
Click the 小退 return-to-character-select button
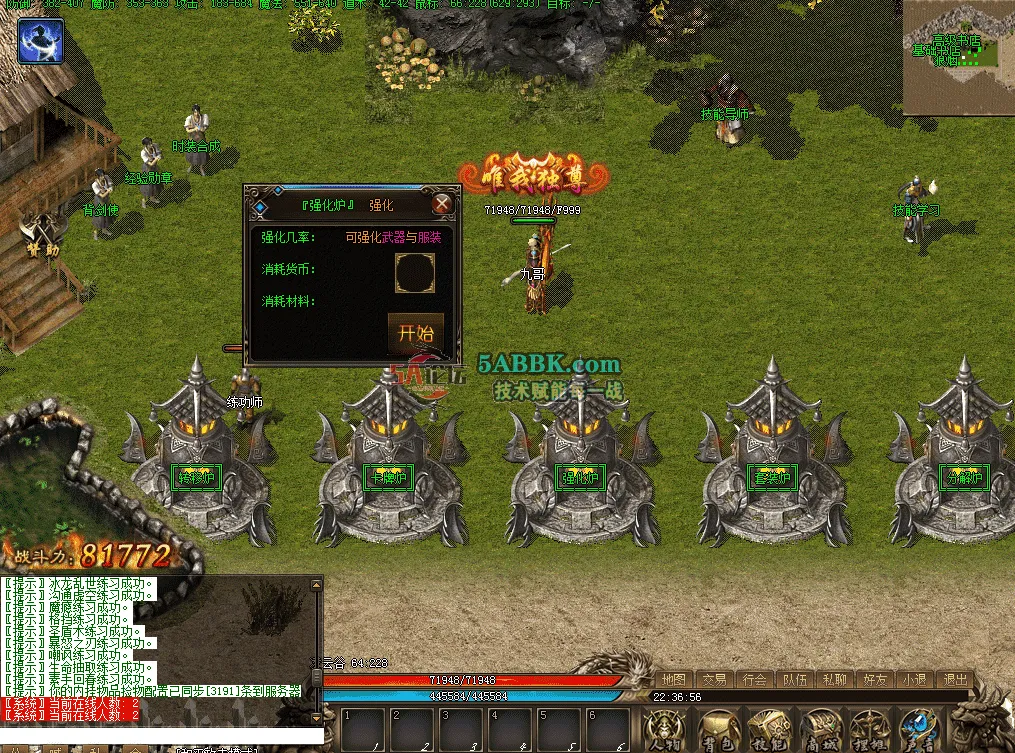point(914,680)
